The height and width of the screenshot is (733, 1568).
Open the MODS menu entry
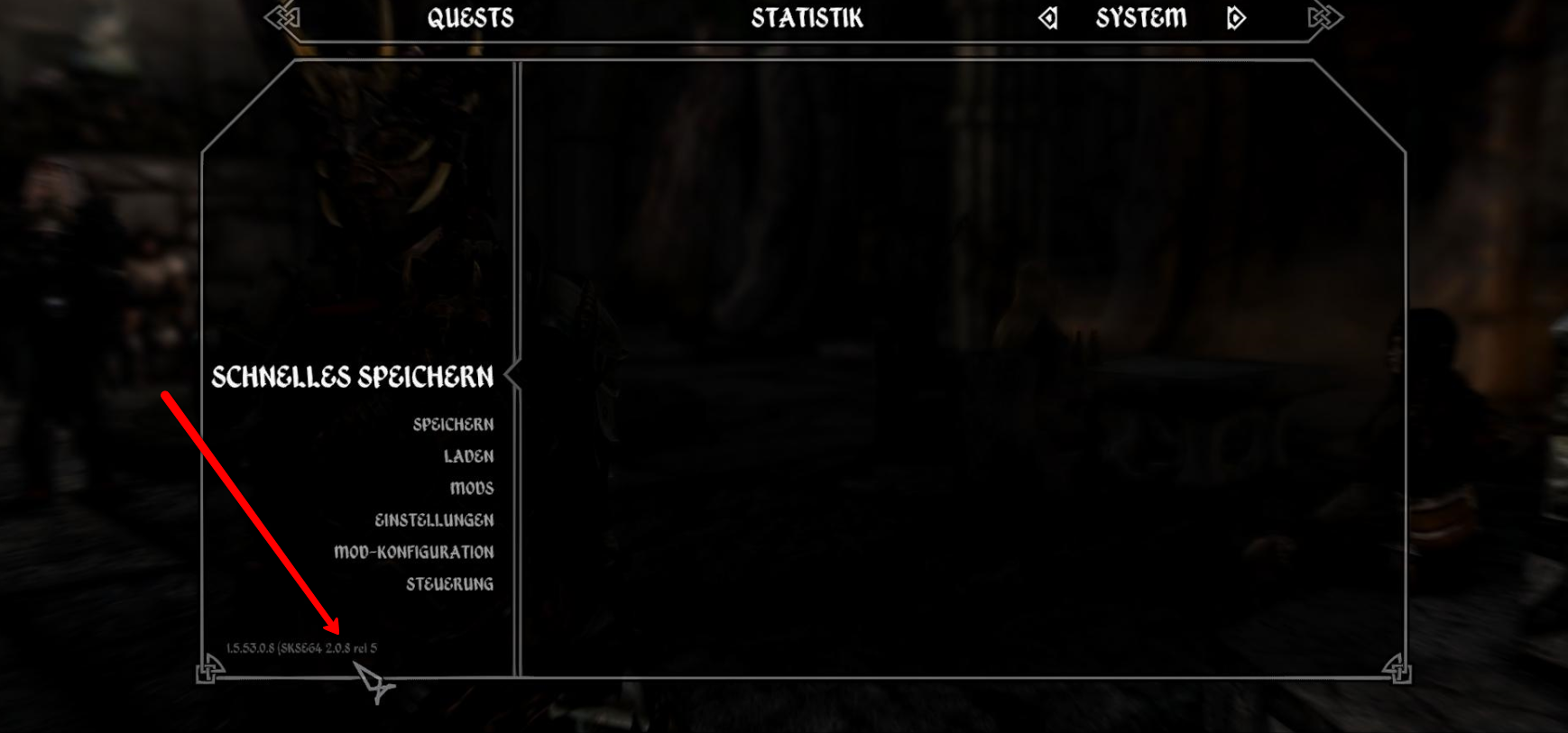pyautogui.click(x=471, y=488)
